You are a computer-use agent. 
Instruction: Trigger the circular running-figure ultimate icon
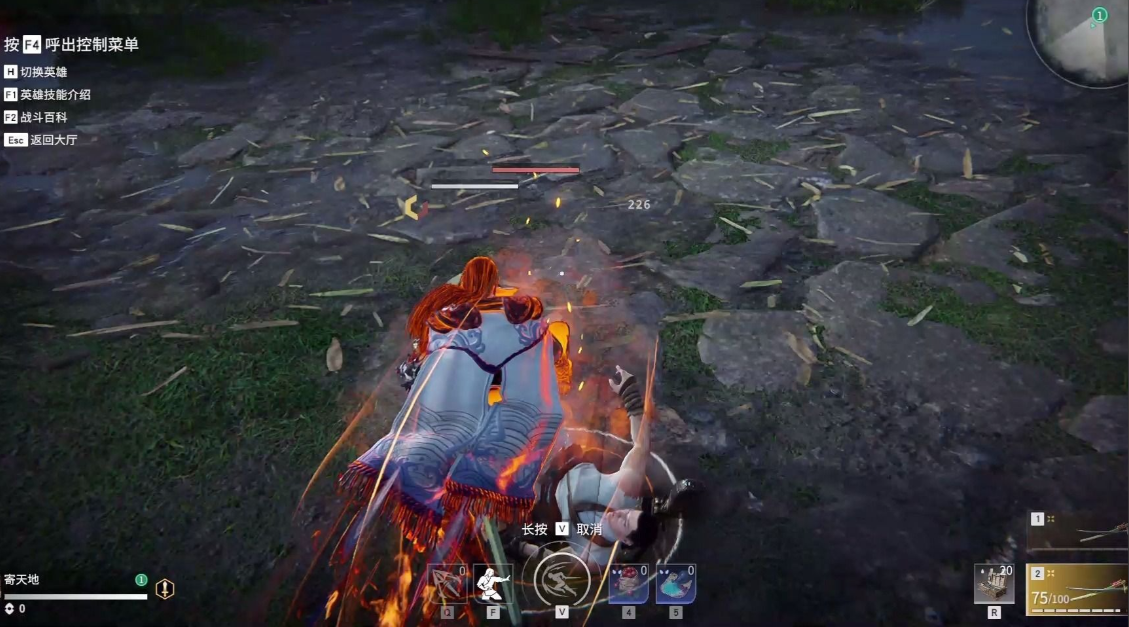(561, 580)
